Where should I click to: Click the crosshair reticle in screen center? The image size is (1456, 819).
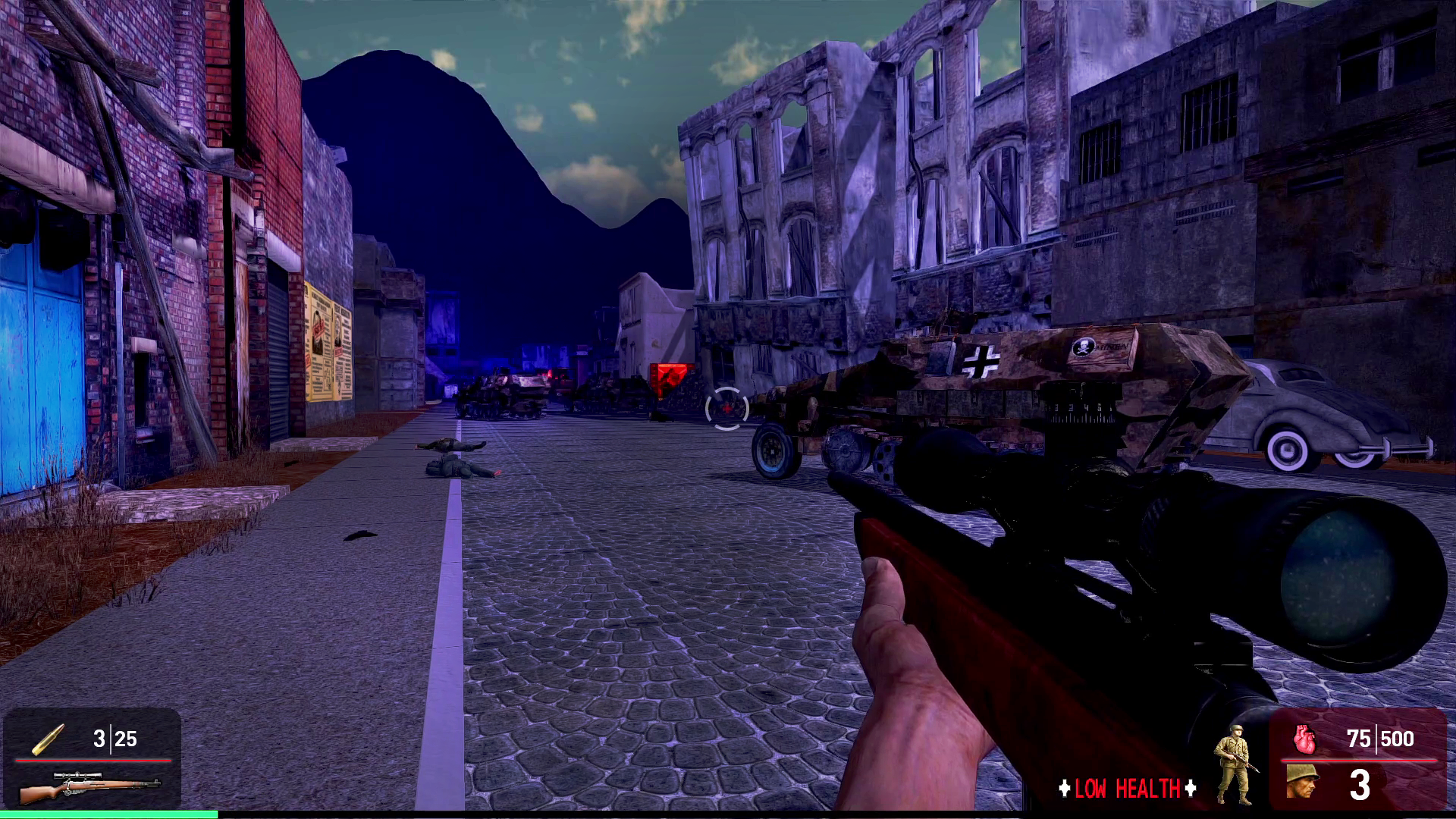726,409
